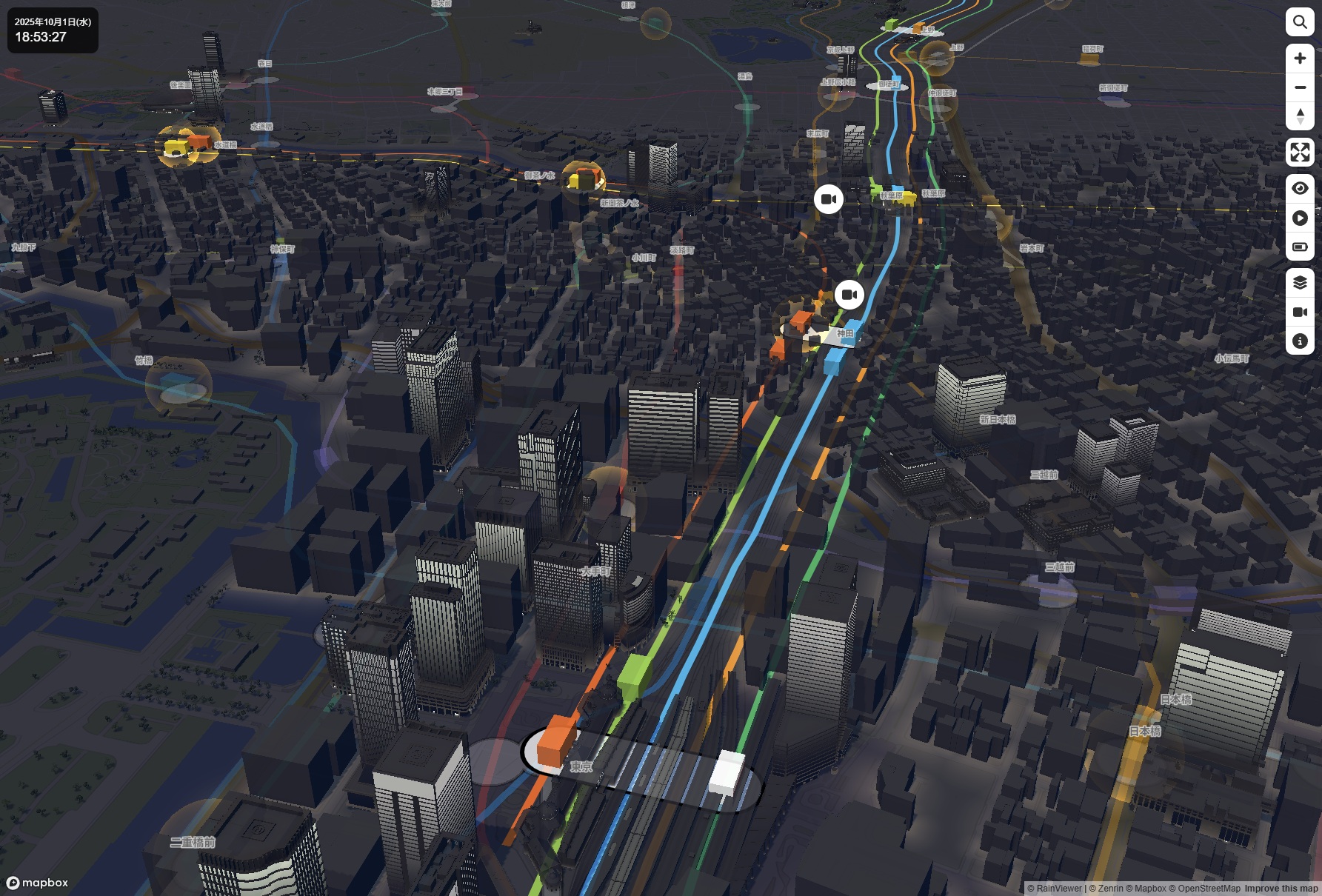Image resolution: width=1322 pixels, height=896 pixels.
Task: Click the eco mode battery icon
Action: coord(1300,247)
